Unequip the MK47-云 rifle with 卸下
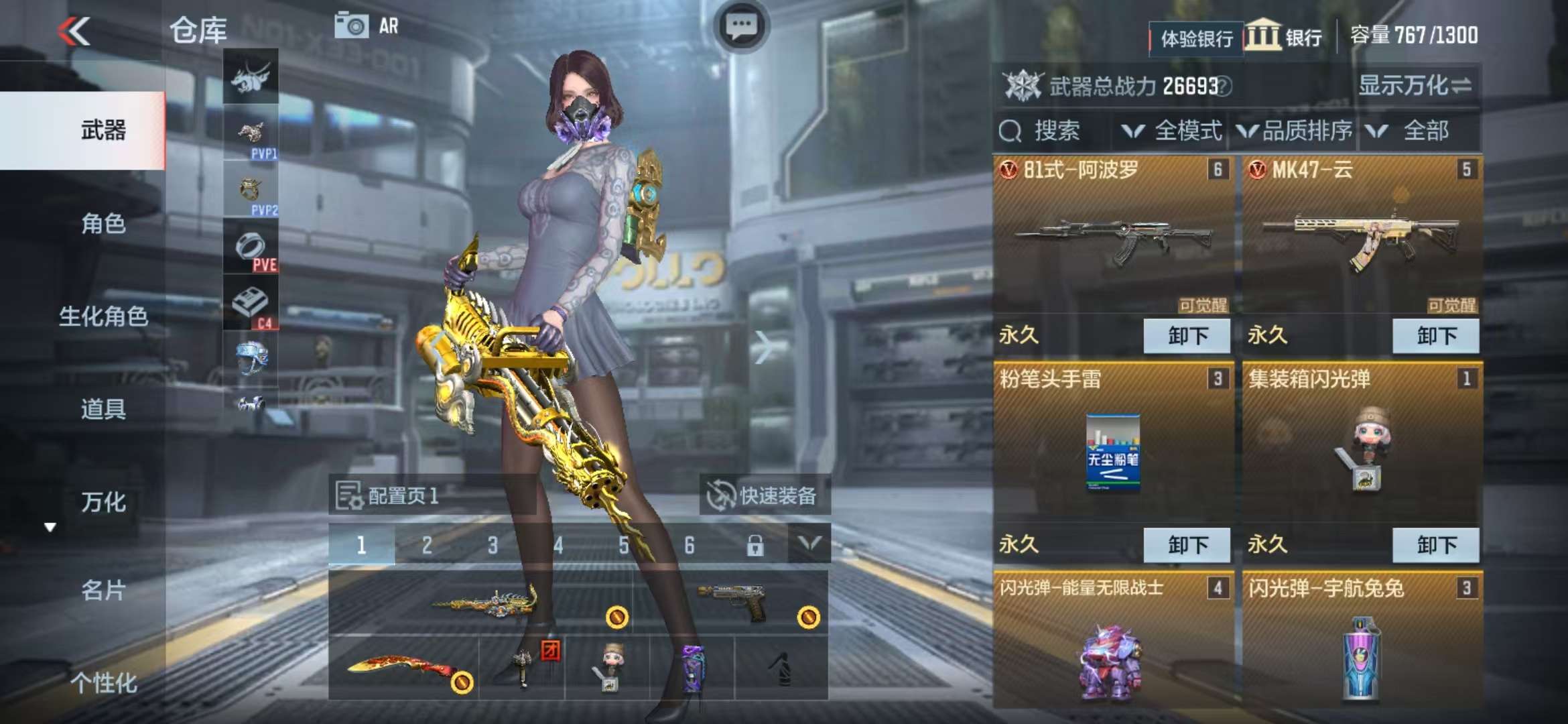Image resolution: width=1568 pixels, height=724 pixels. (1436, 335)
